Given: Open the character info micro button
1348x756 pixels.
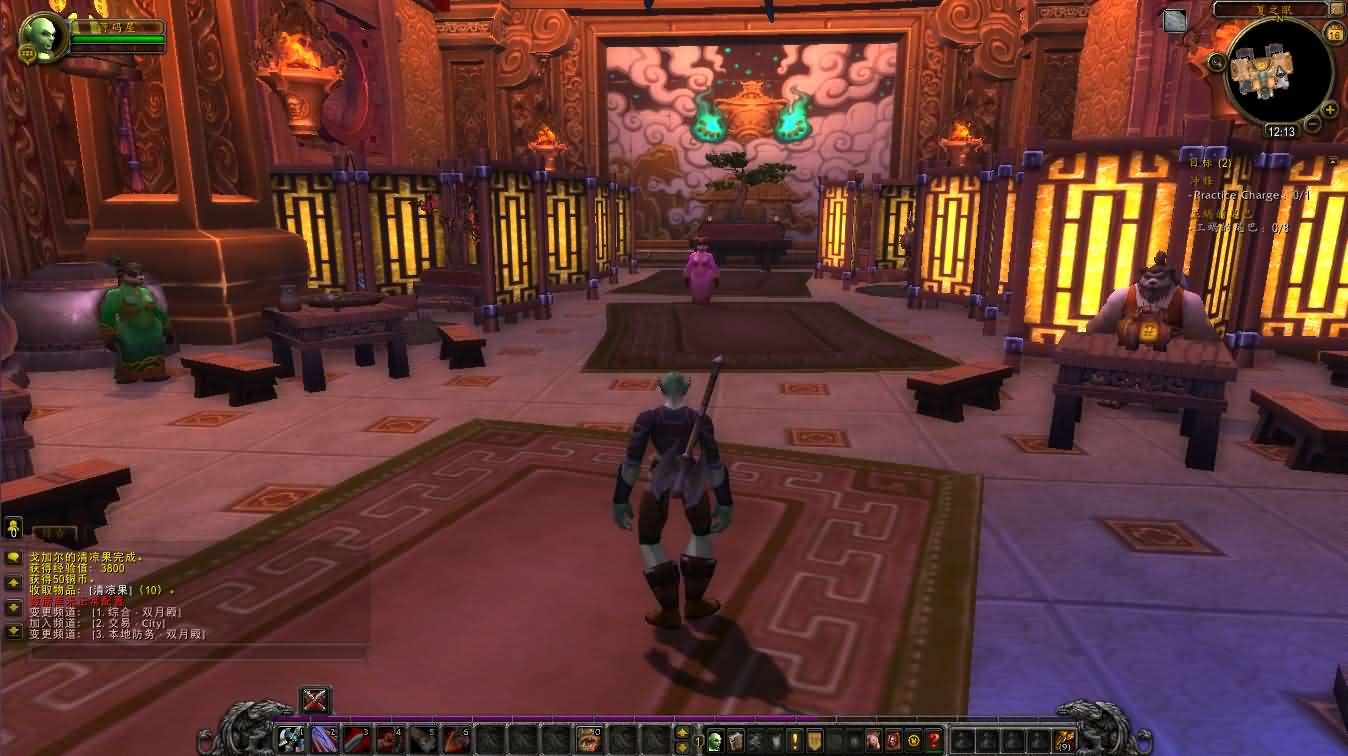Looking at the screenshot, I should click(x=715, y=741).
